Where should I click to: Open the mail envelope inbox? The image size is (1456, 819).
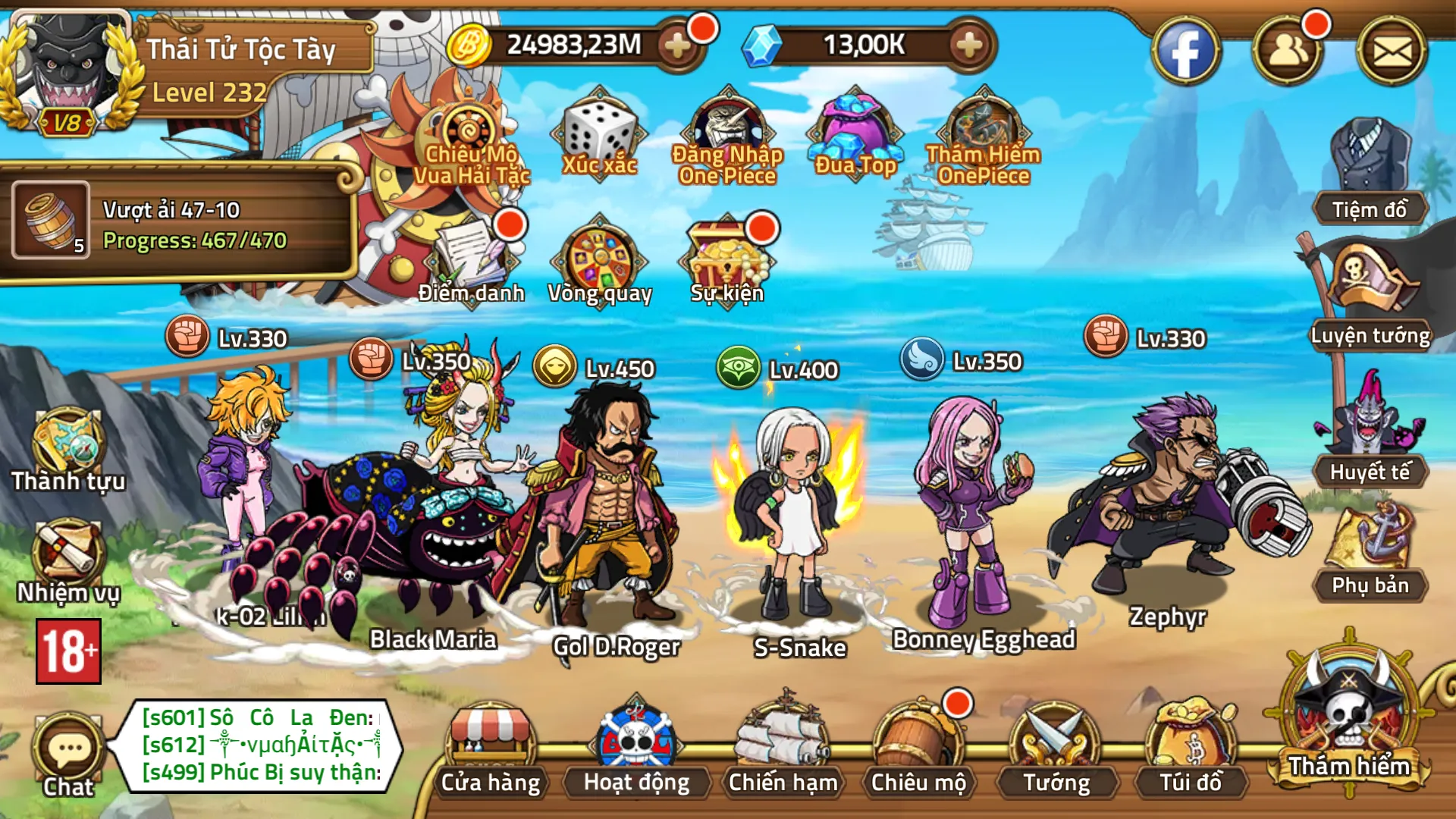tap(1392, 52)
